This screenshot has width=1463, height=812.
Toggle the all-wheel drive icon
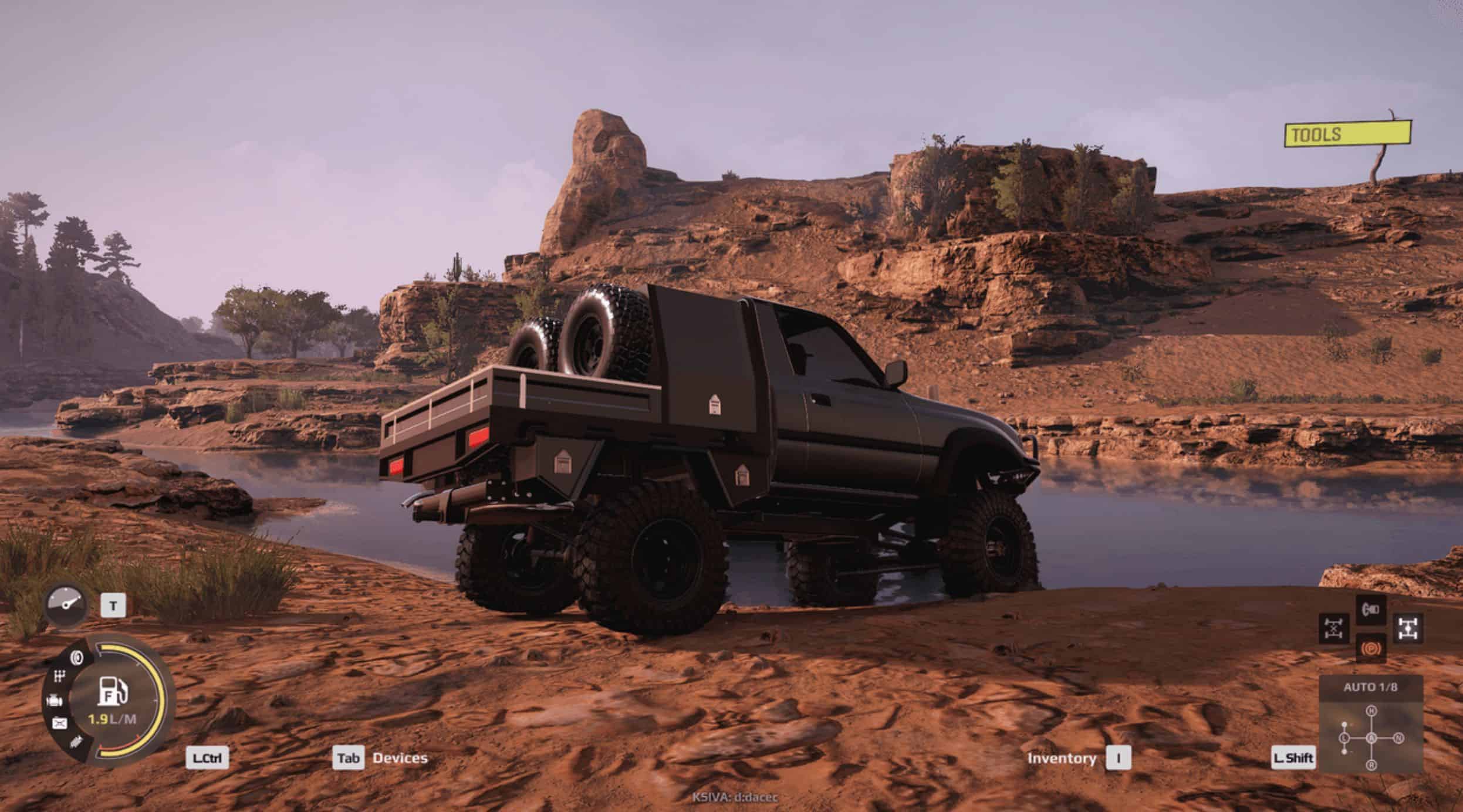(1408, 628)
